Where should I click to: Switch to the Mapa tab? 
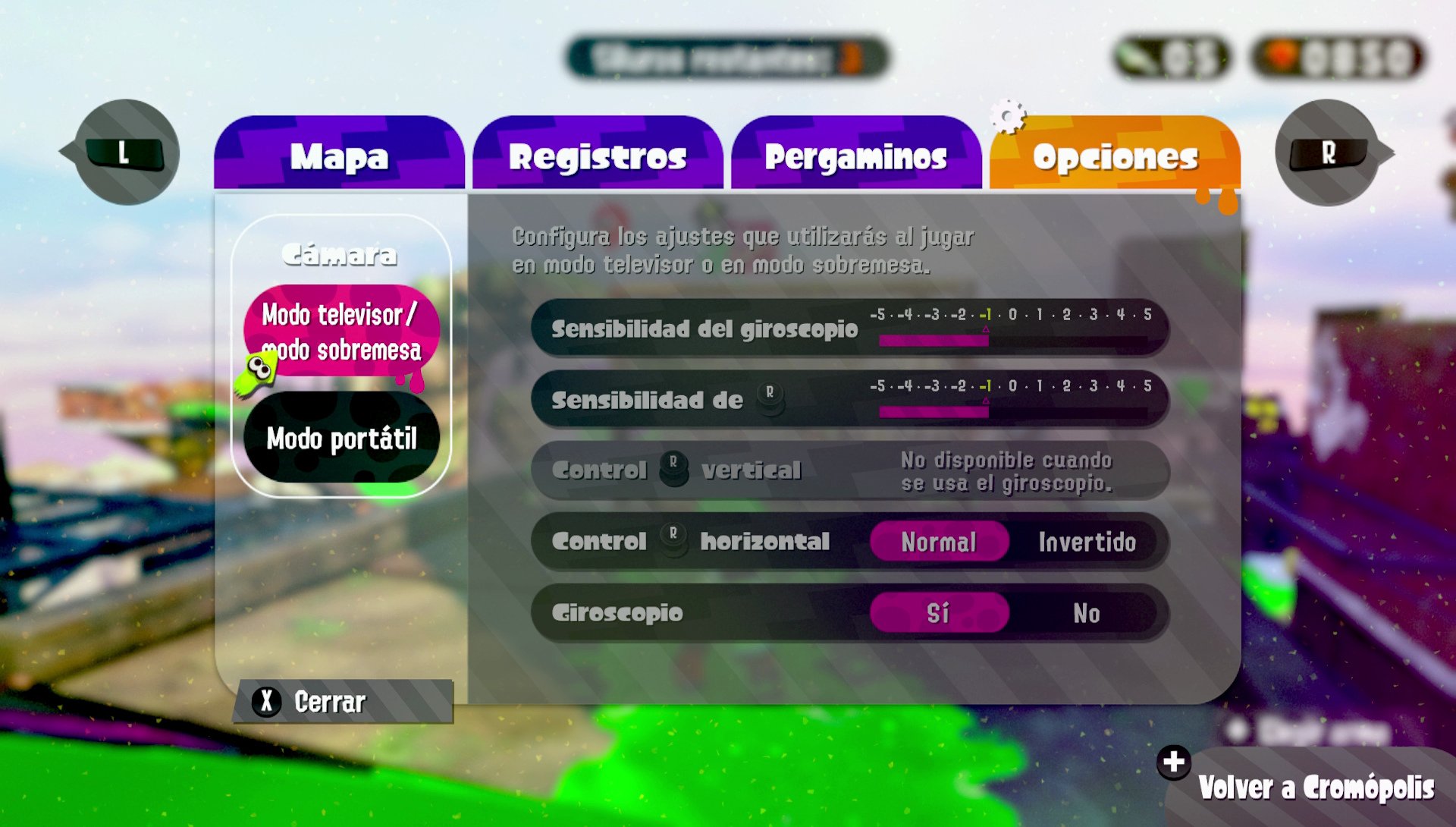coord(340,157)
